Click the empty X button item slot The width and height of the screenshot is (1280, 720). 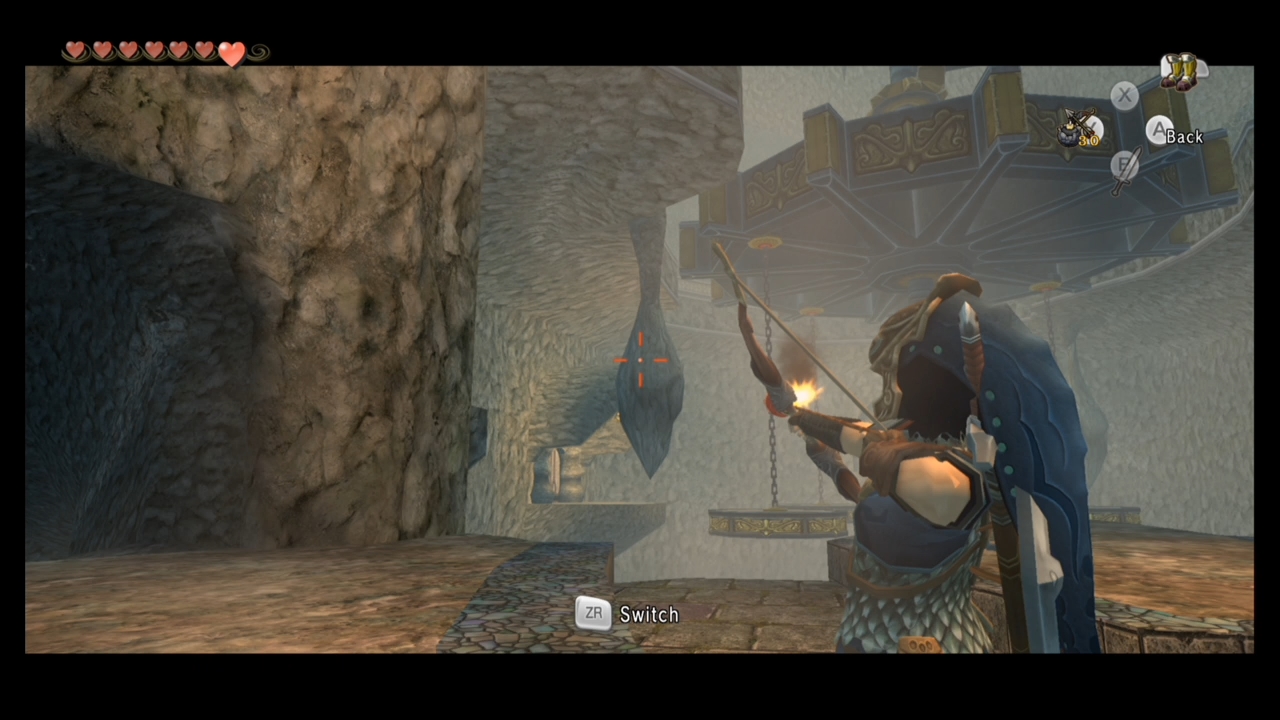tap(1124, 95)
